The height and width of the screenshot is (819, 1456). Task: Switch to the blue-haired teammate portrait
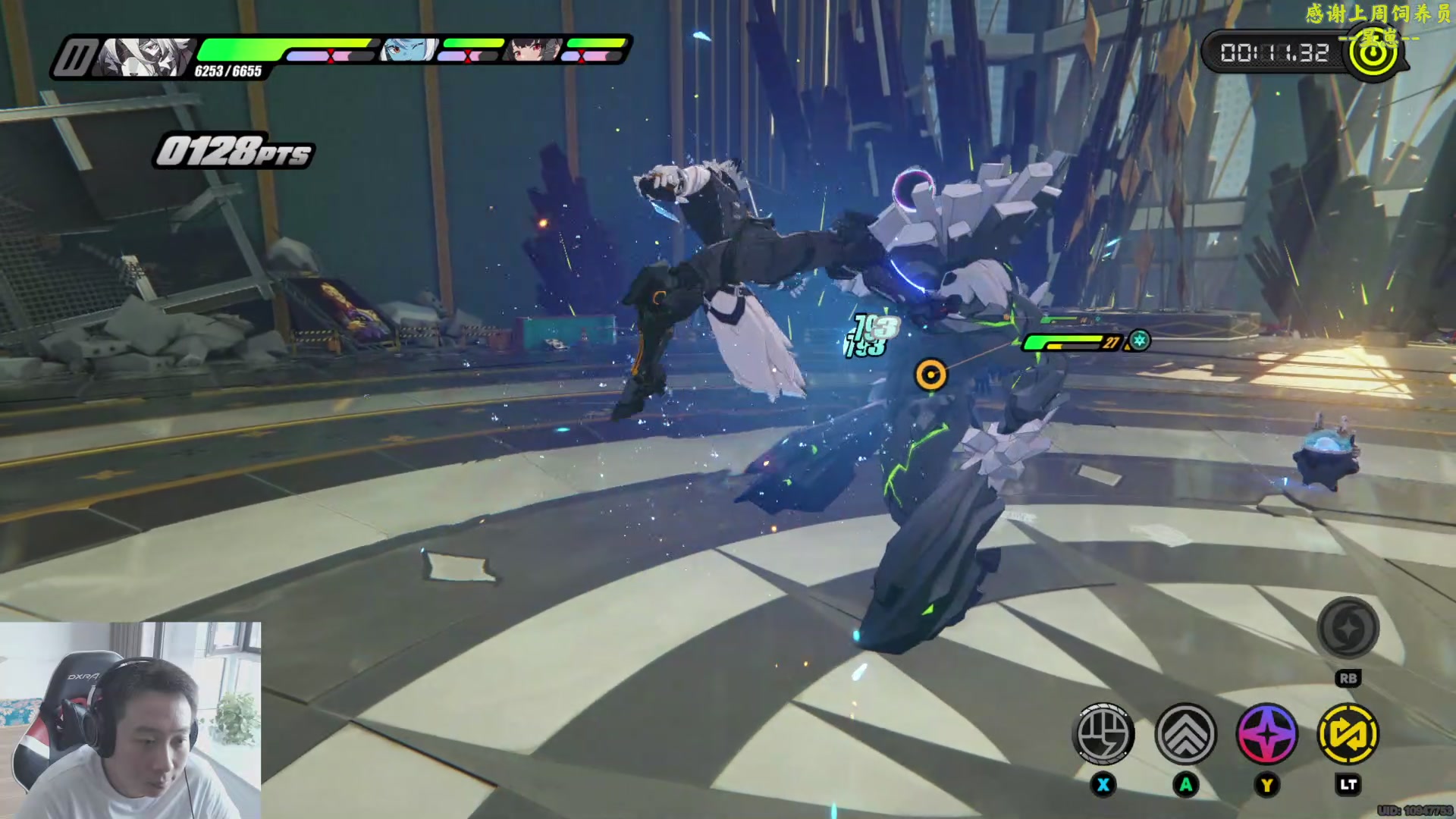pyautogui.click(x=409, y=50)
